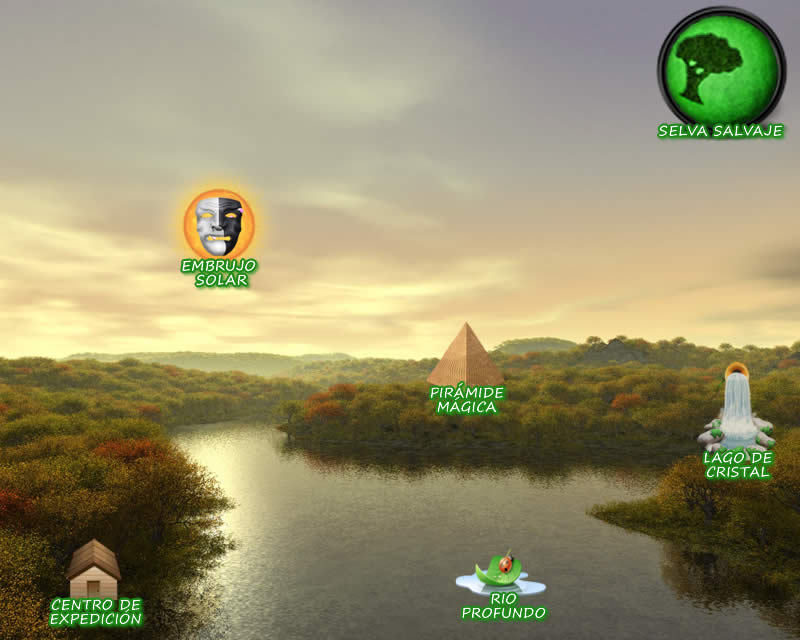Select the Pirámide Mágica pyramid
This screenshot has width=800, height=640.
point(466,355)
